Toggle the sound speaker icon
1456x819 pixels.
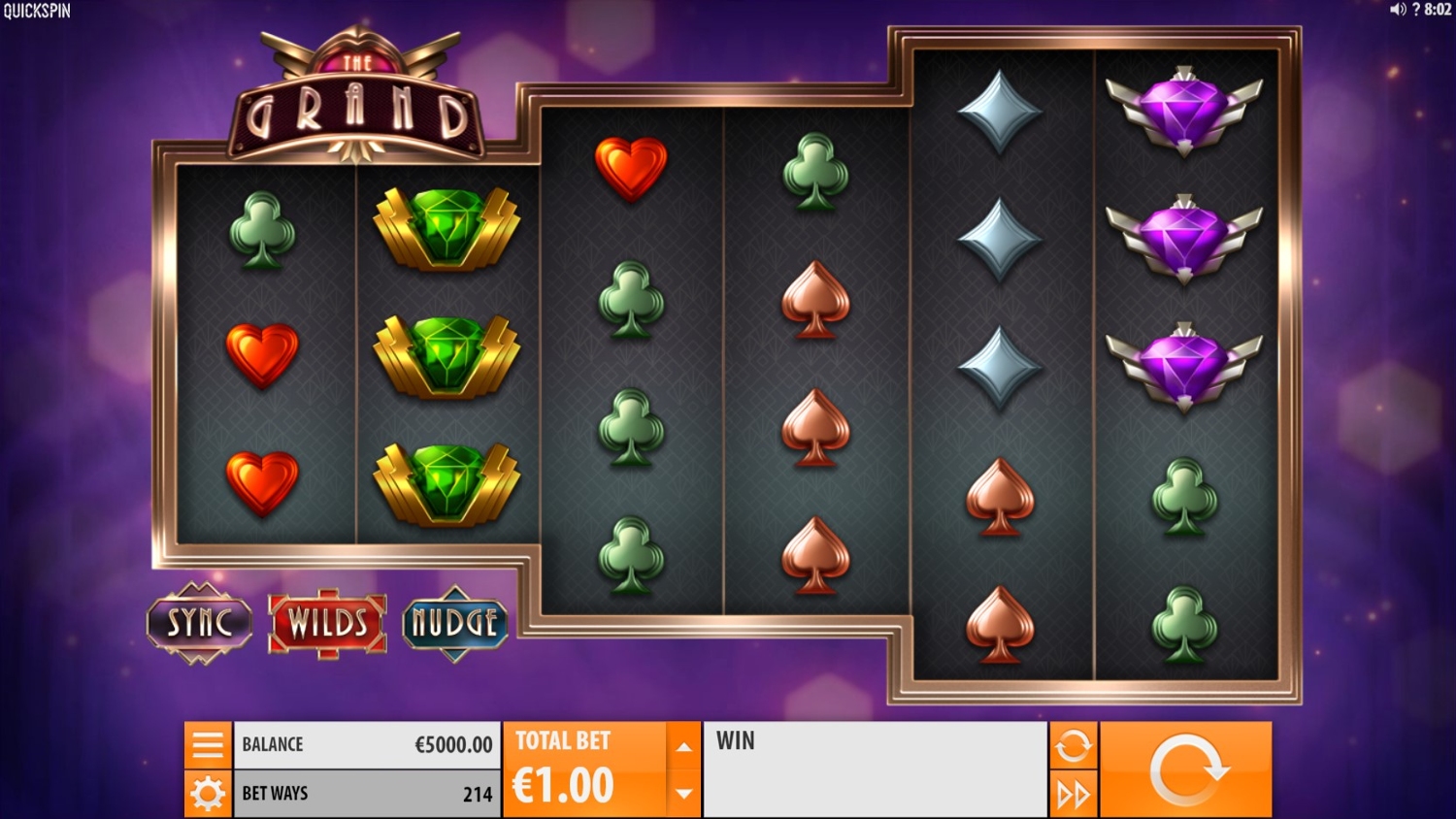point(1398,10)
